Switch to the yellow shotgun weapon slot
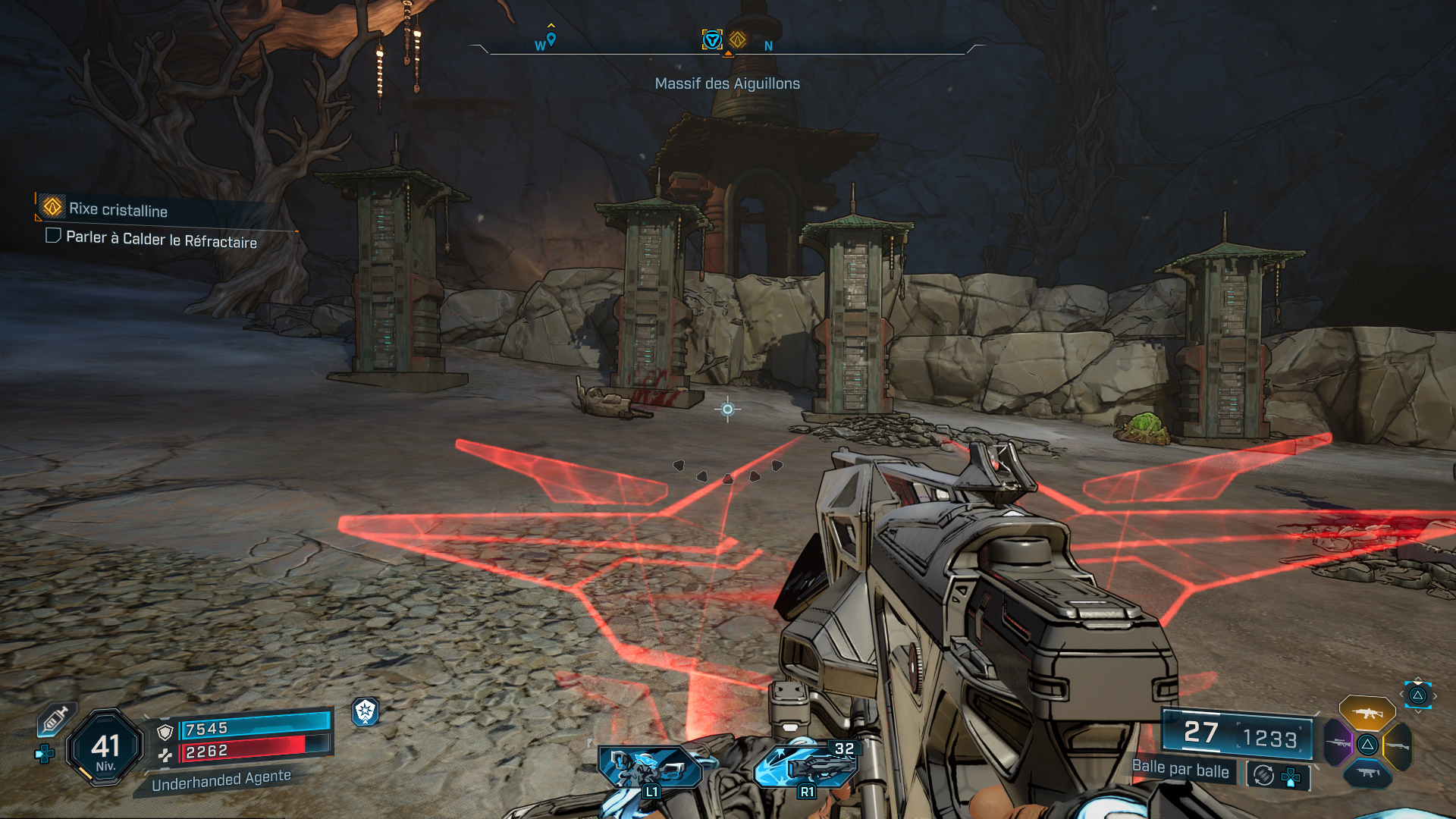 1397,745
